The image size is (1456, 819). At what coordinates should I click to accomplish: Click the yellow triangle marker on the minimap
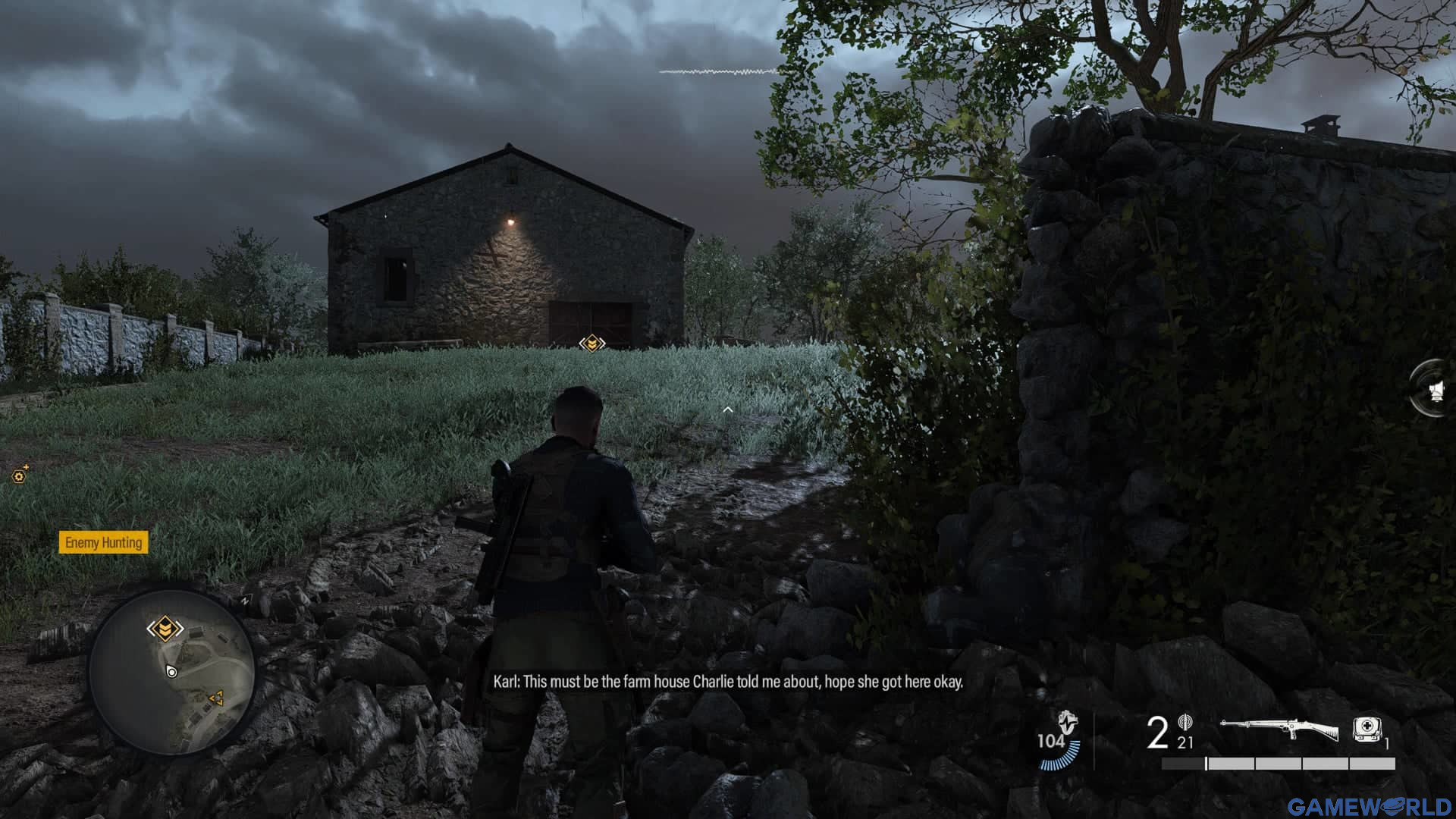tap(216, 696)
